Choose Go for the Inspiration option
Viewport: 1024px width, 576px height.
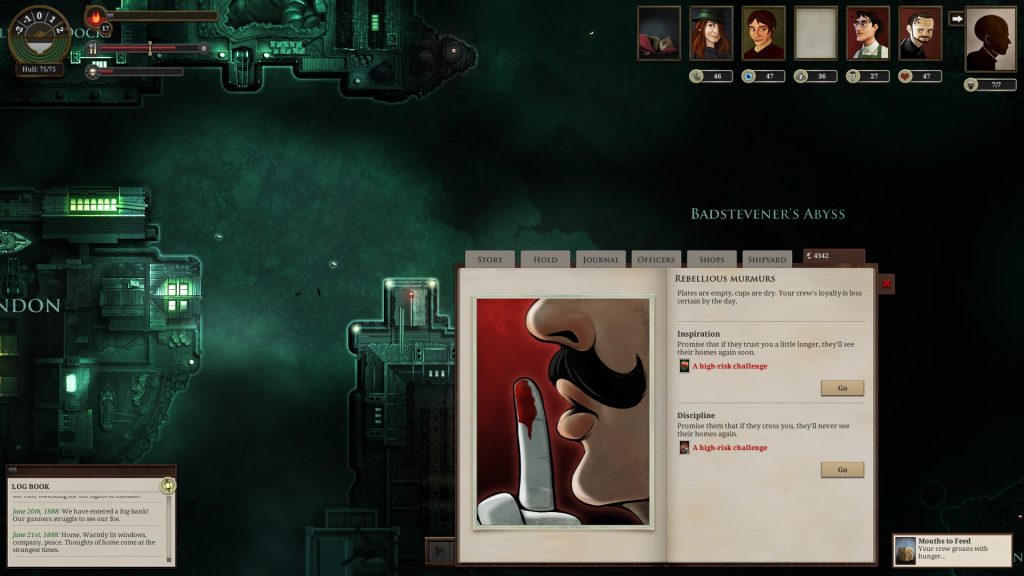(x=842, y=388)
